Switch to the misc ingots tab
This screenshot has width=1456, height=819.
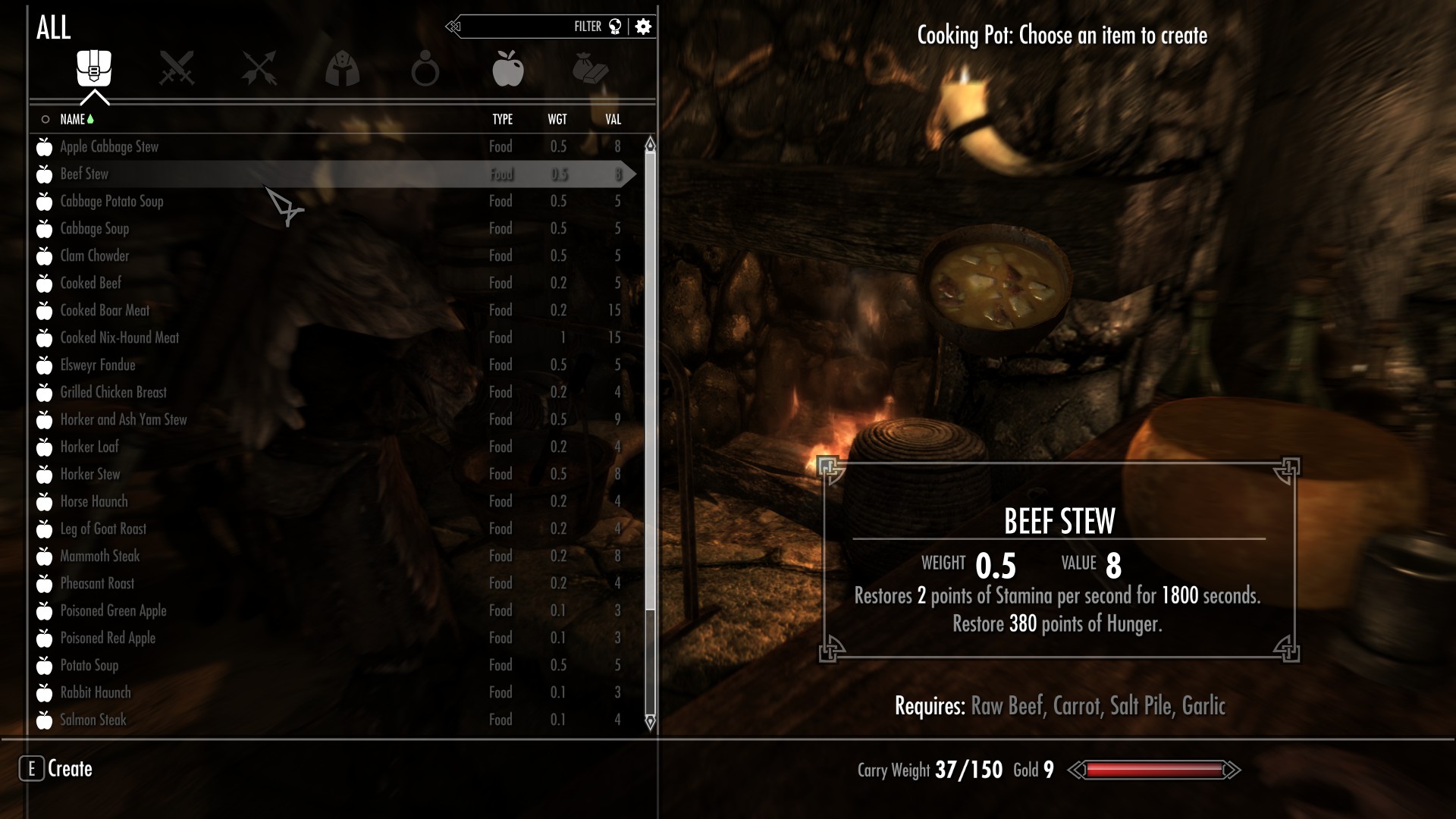591,69
